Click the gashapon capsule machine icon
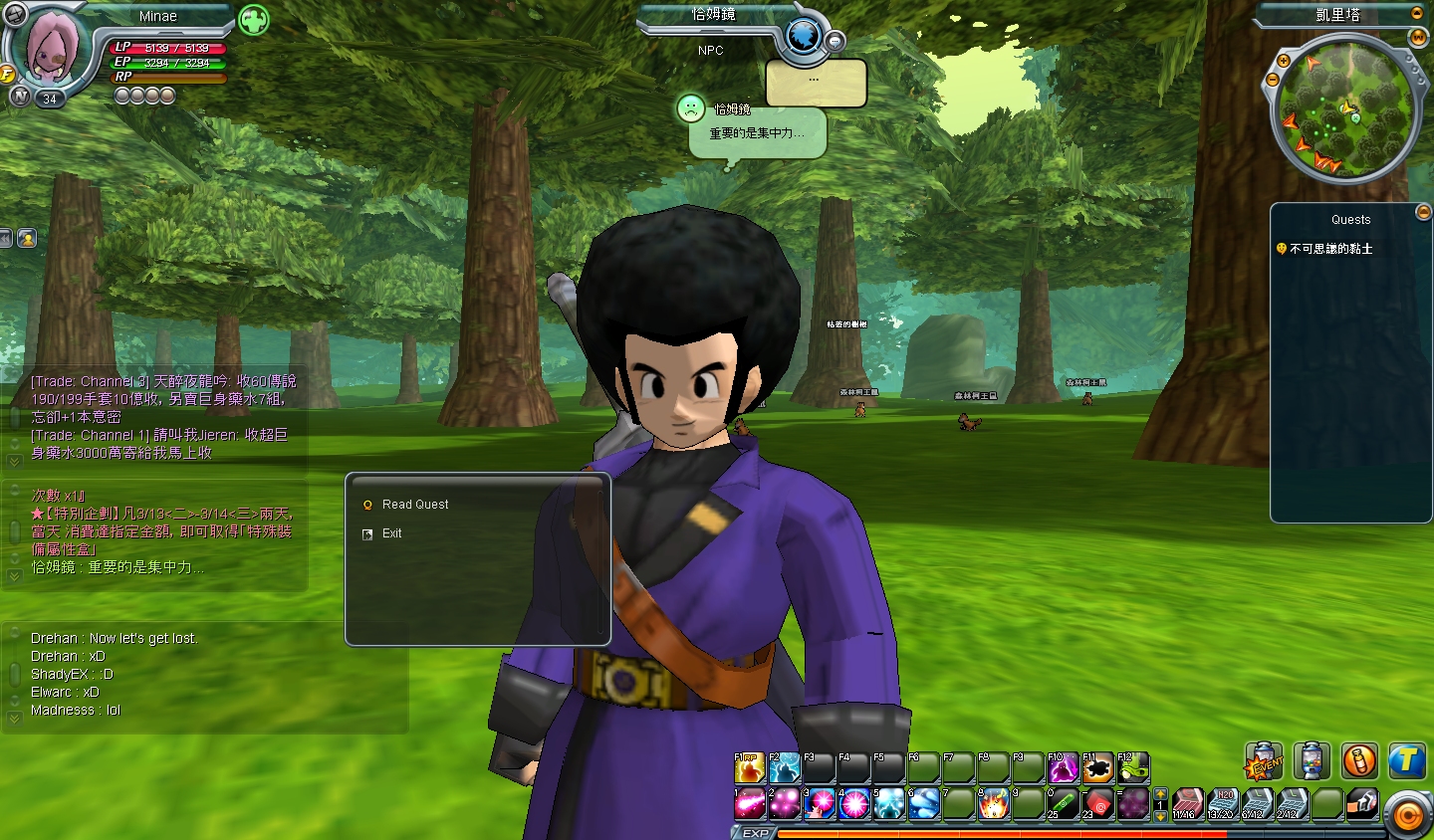Screen dimensions: 1434x840 point(1310,760)
